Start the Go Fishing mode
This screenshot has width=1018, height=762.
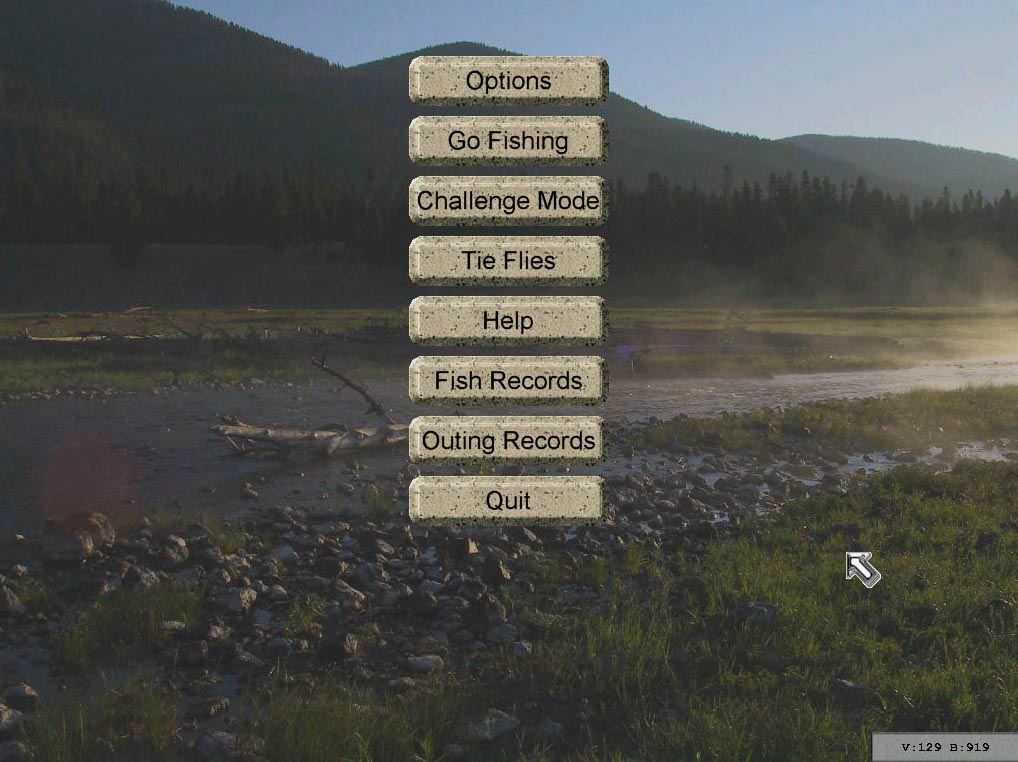[508, 141]
